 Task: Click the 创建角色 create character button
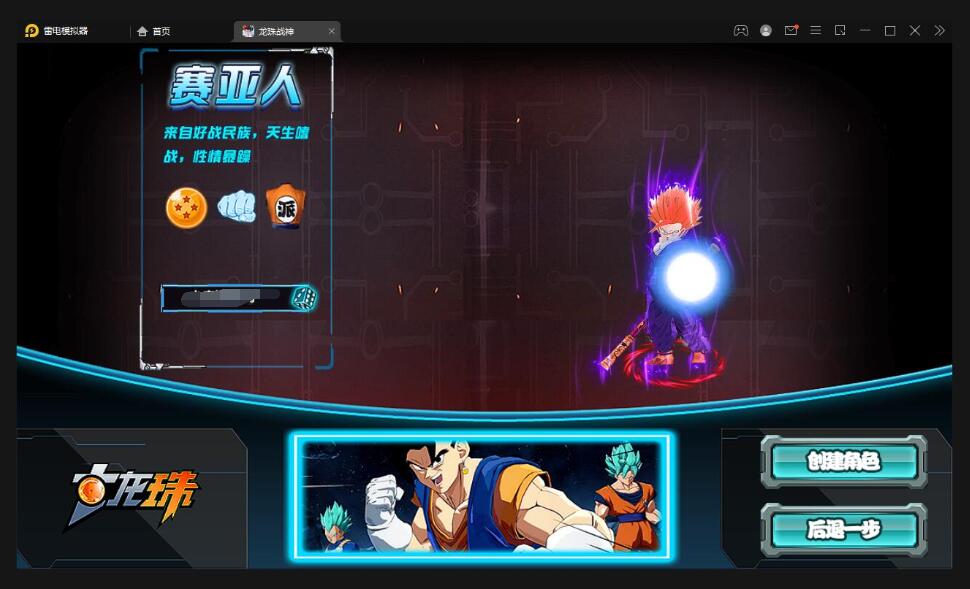[843, 461]
